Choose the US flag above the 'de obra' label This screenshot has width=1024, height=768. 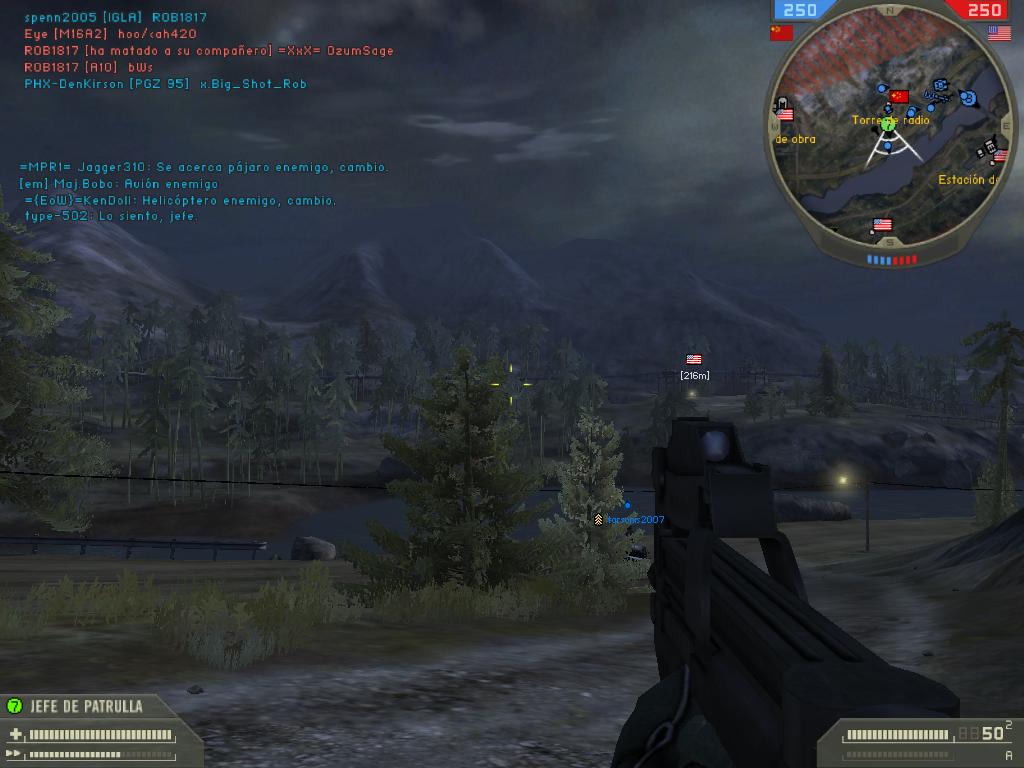tap(785, 115)
